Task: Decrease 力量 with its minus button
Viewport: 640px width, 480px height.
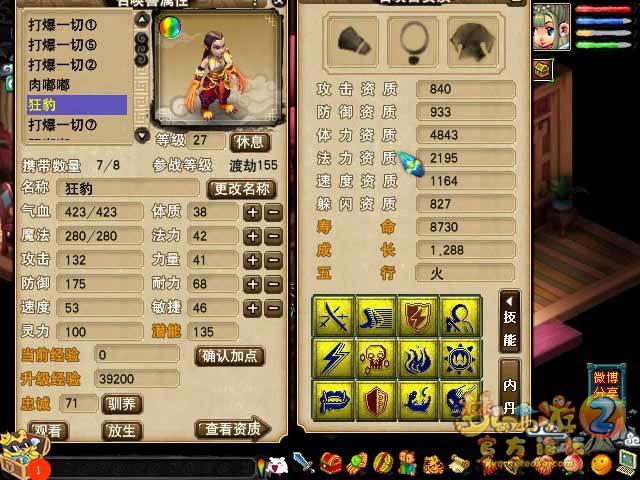Action: tap(273, 260)
